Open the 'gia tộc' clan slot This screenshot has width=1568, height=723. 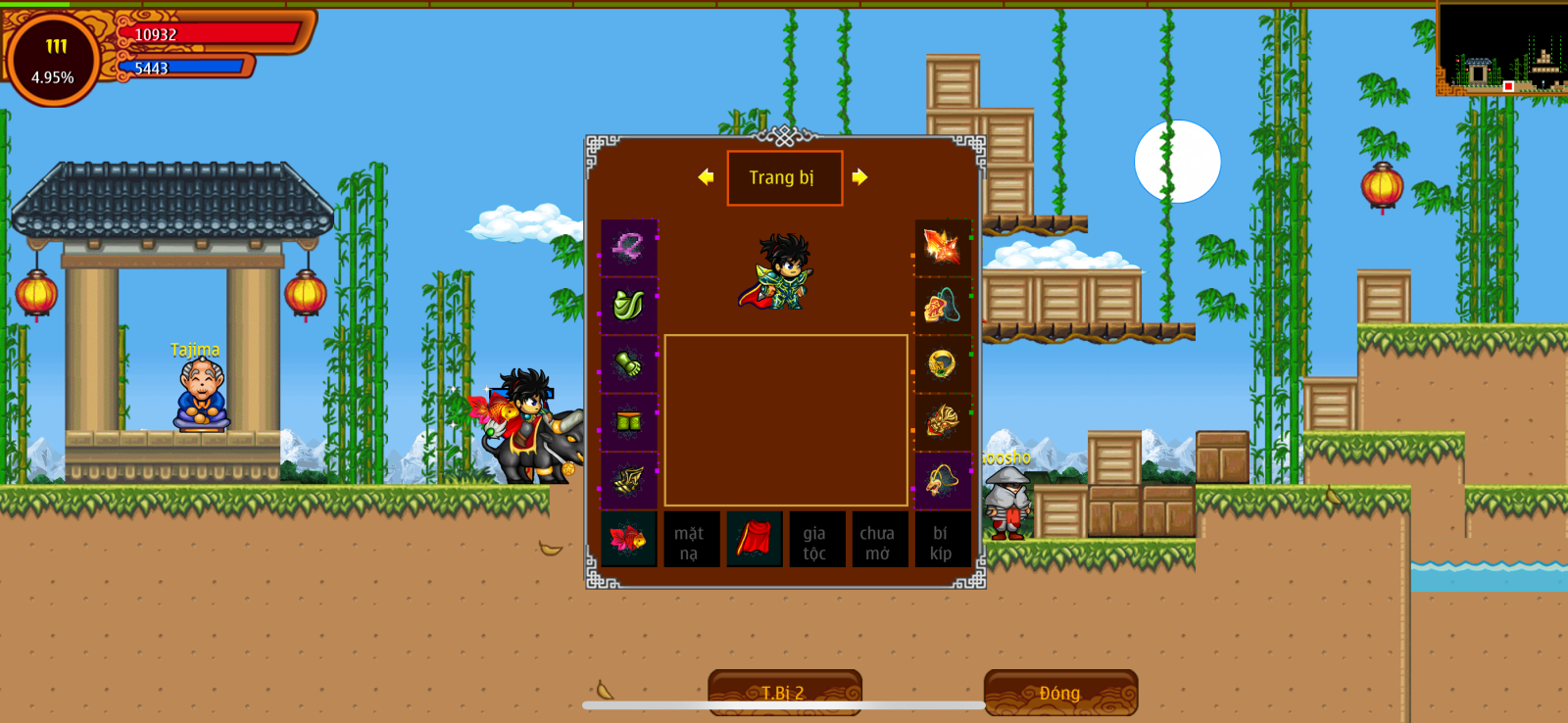tap(815, 540)
